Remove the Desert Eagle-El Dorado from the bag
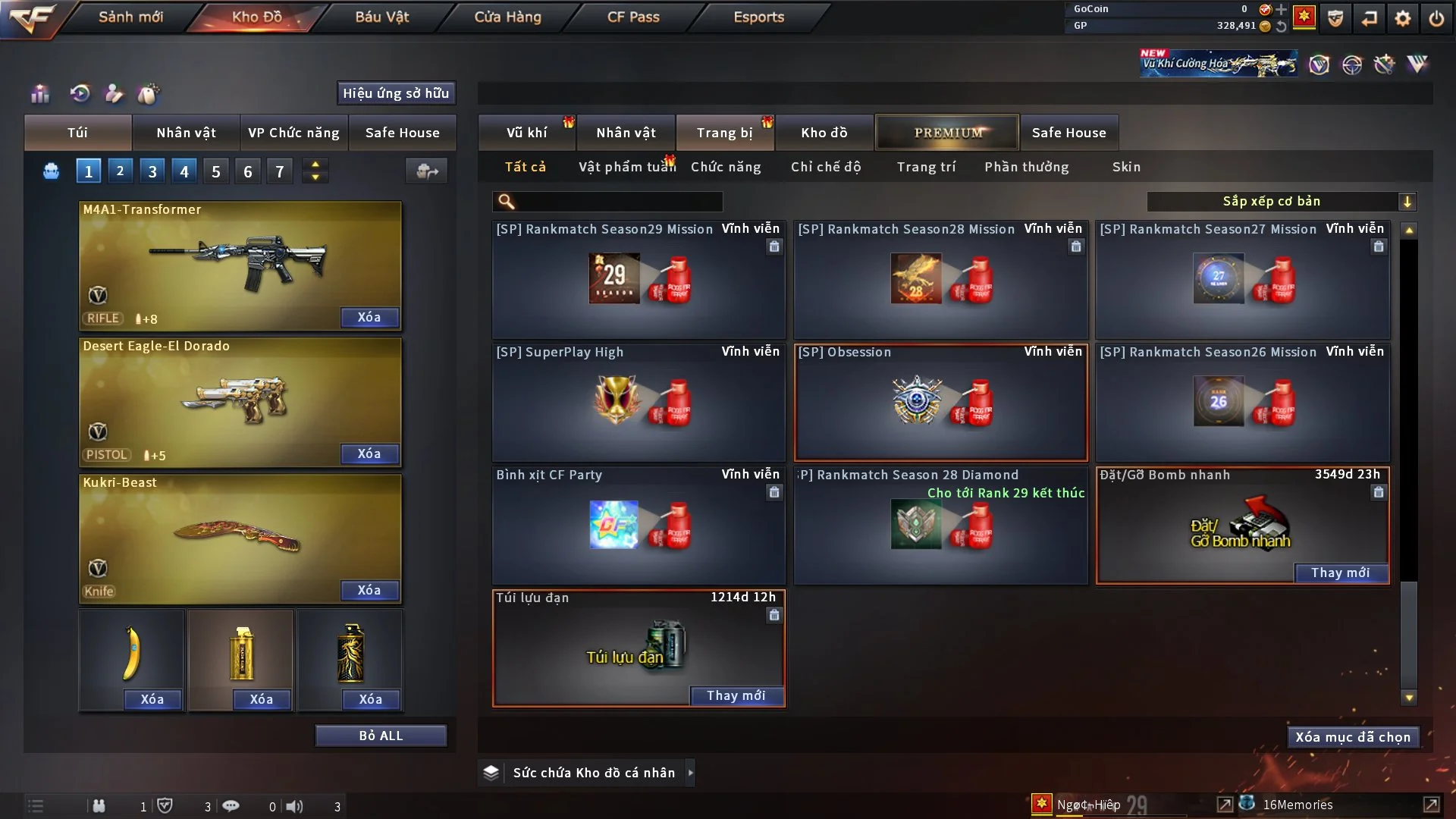Screen dimensions: 1456x819 [369, 454]
